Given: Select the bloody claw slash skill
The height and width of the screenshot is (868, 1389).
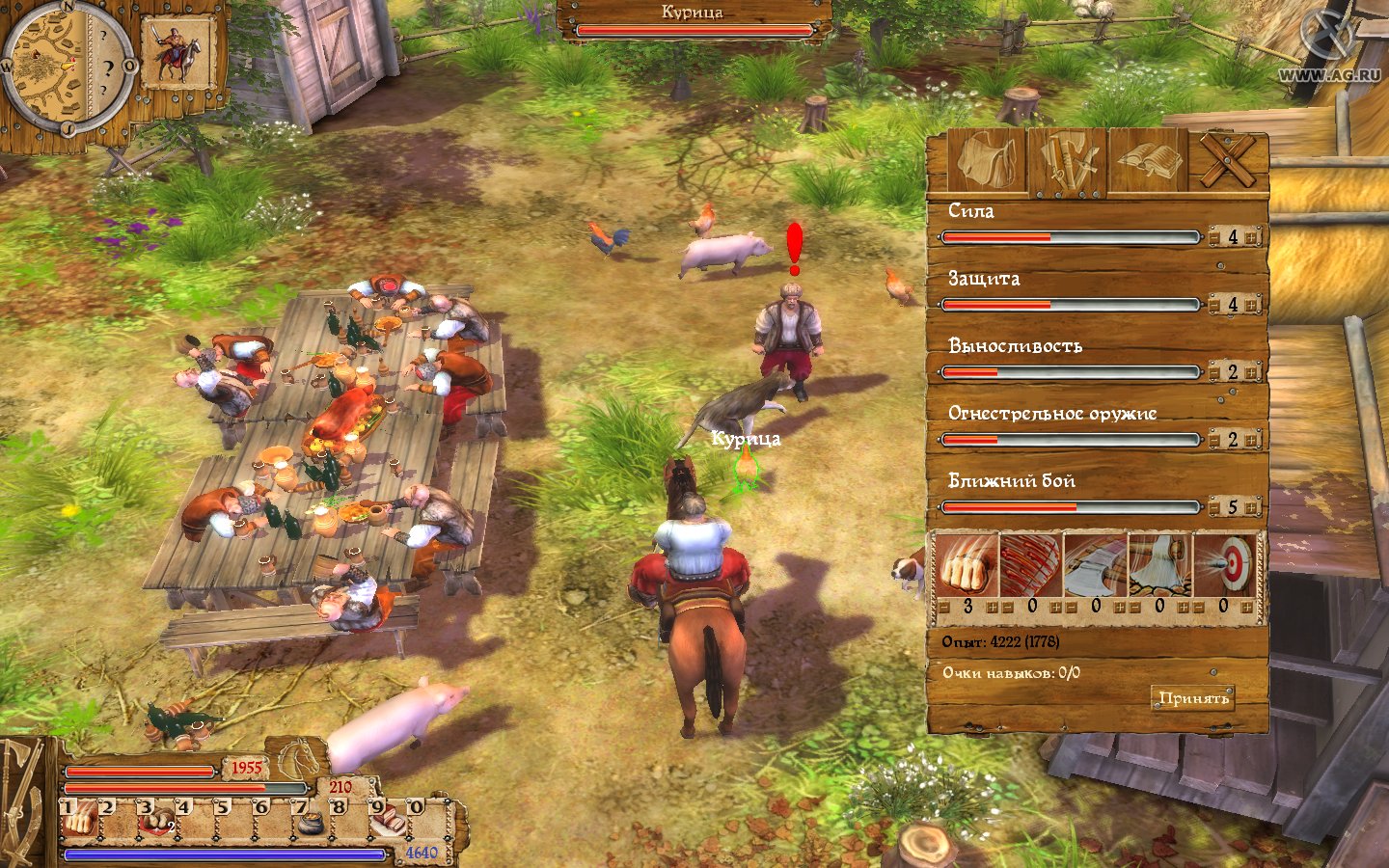Looking at the screenshot, I should click(1030, 566).
